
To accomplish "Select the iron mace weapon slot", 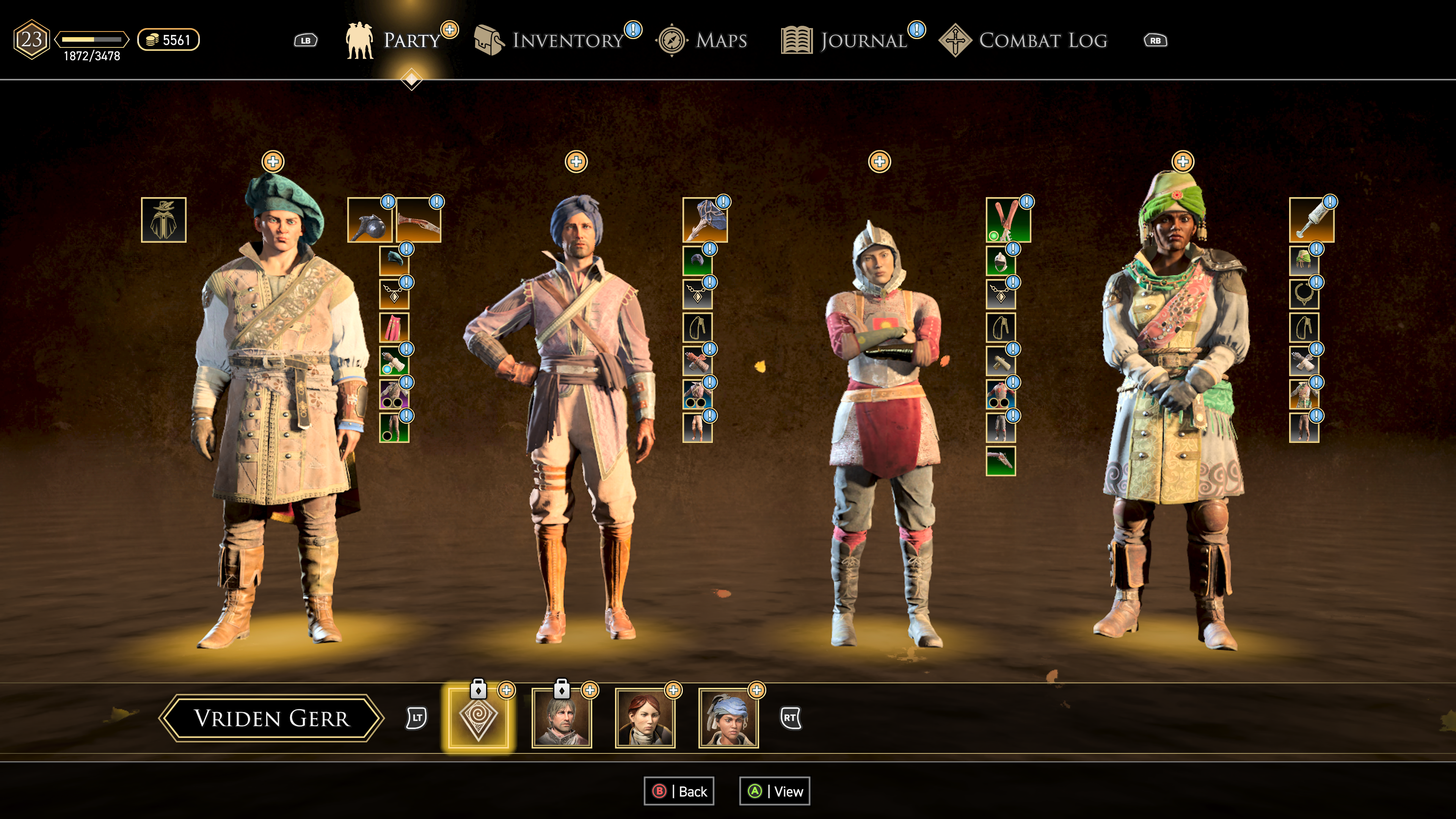I will 369,220.
